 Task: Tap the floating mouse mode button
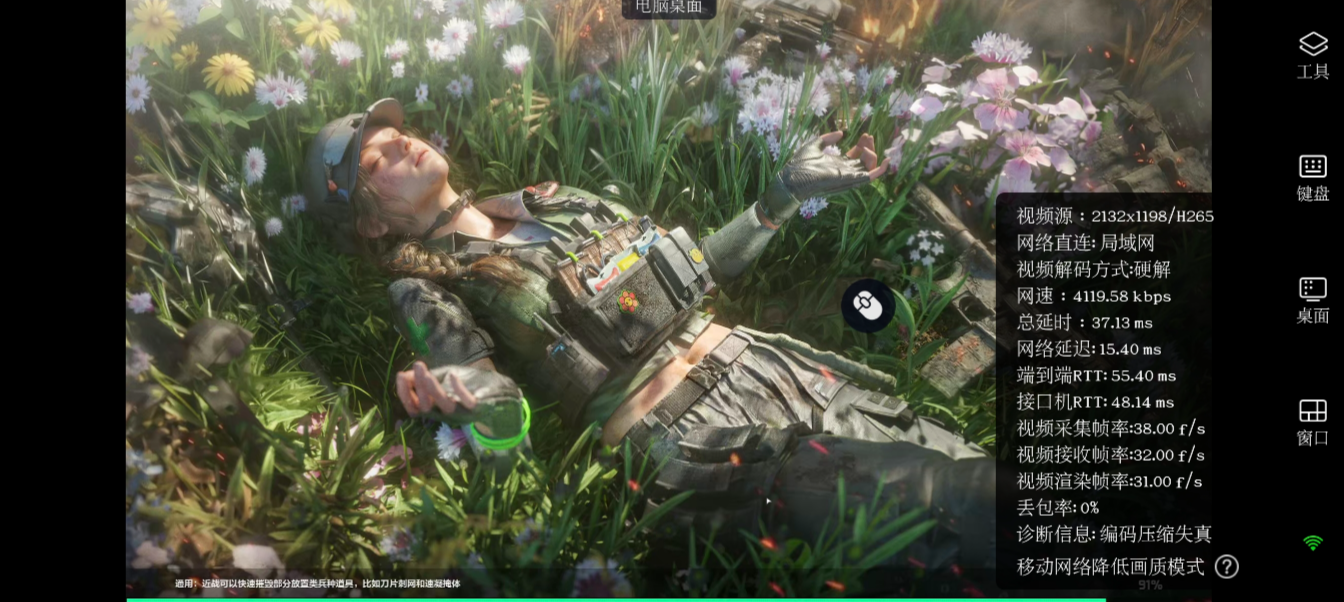click(x=867, y=305)
